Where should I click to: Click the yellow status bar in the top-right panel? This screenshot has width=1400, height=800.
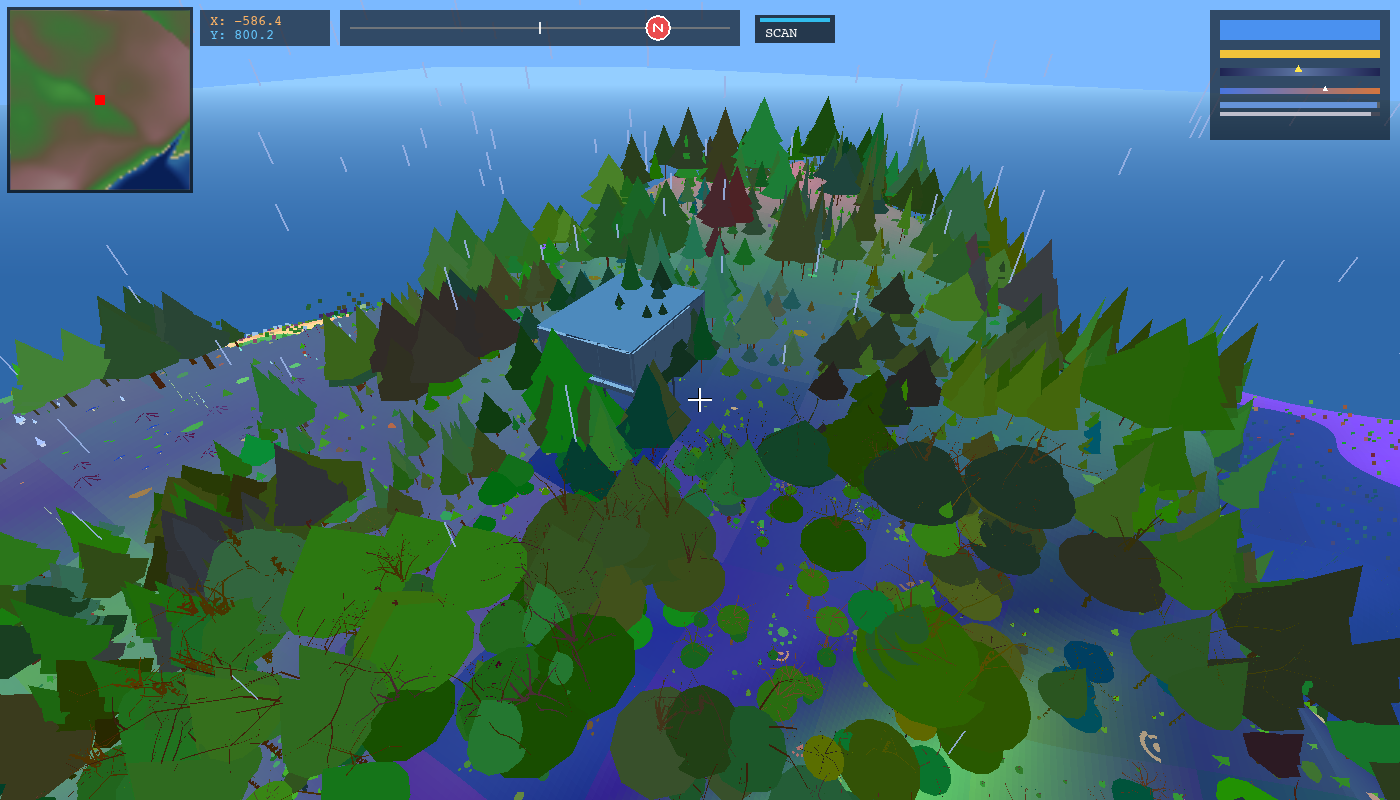click(x=1299, y=53)
